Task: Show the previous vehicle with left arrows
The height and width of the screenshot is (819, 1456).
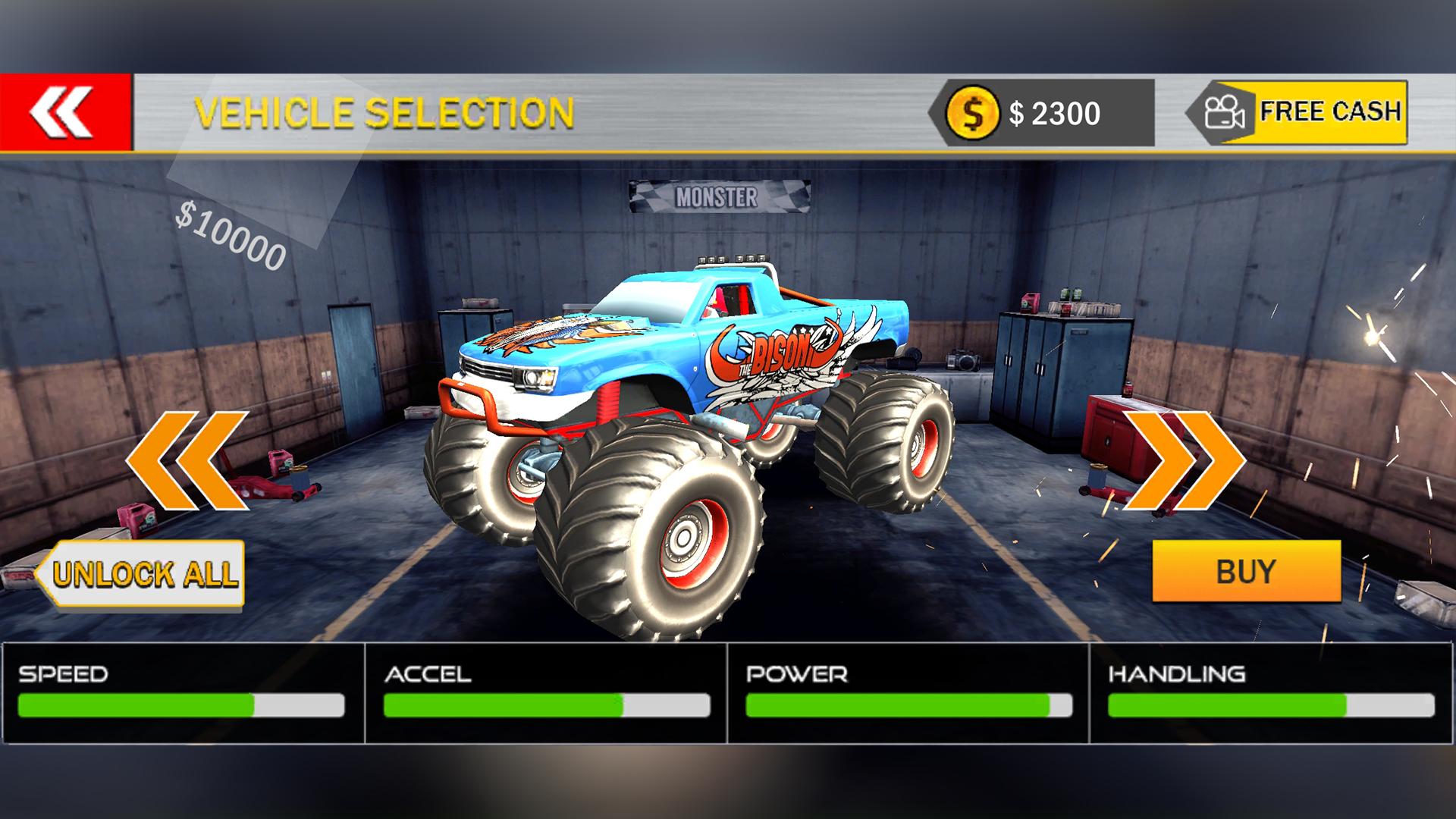Action: click(188, 460)
